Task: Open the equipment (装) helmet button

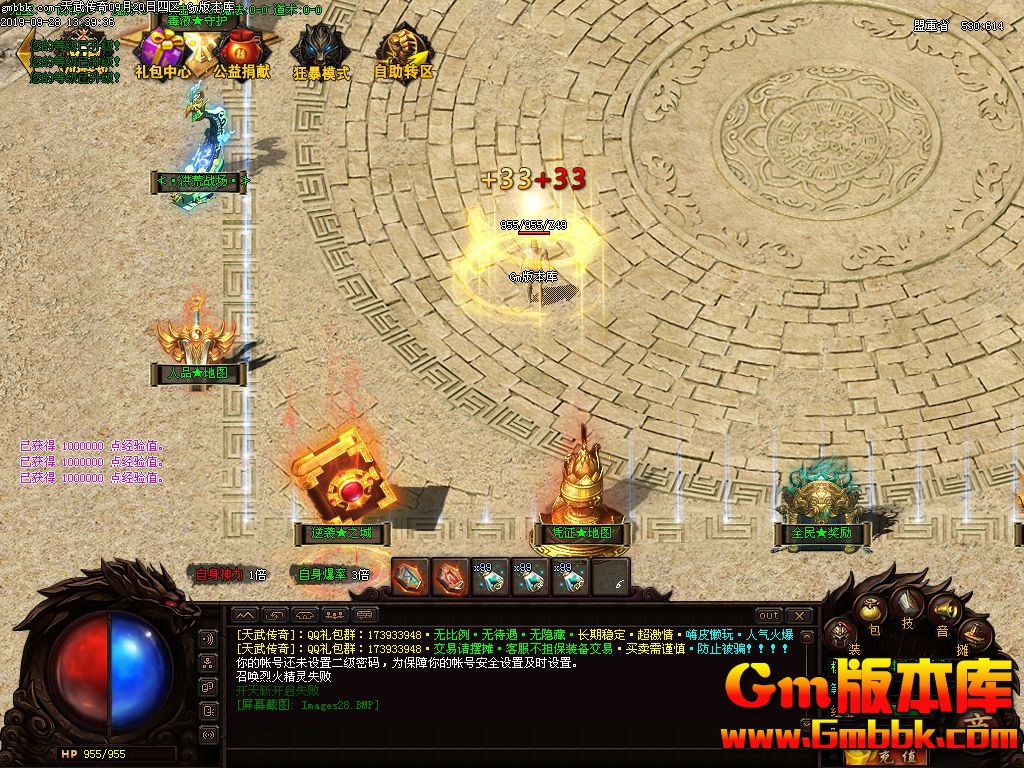Action: pos(843,634)
